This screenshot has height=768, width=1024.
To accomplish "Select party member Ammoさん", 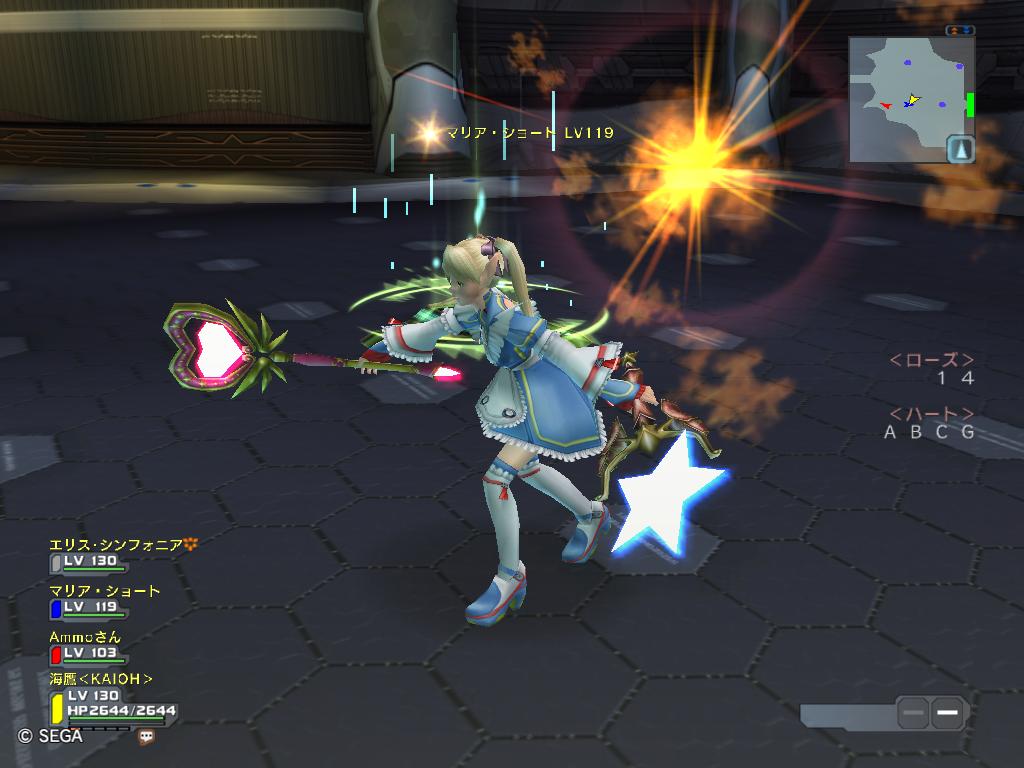I will 85,637.
